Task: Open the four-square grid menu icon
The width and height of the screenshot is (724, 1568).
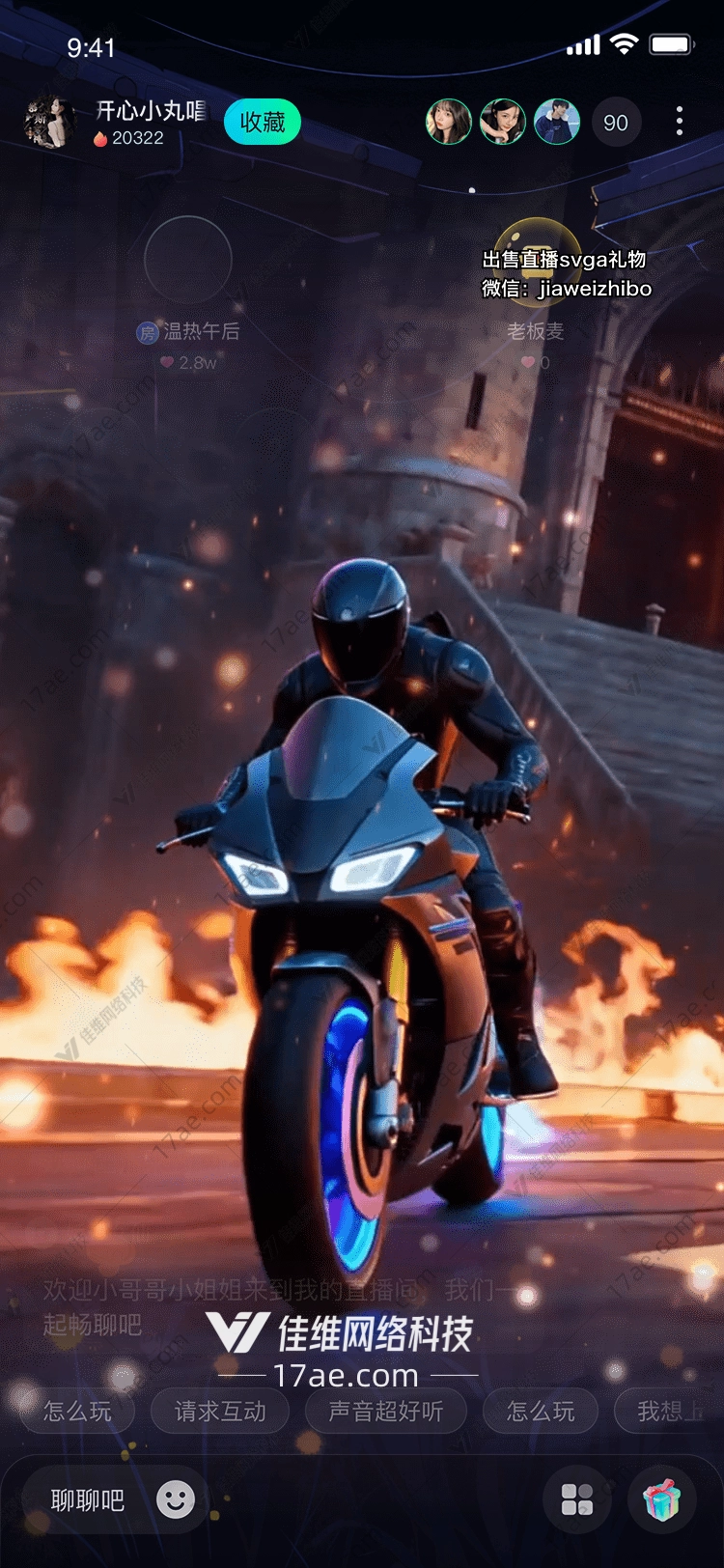Action: [x=577, y=1499]
